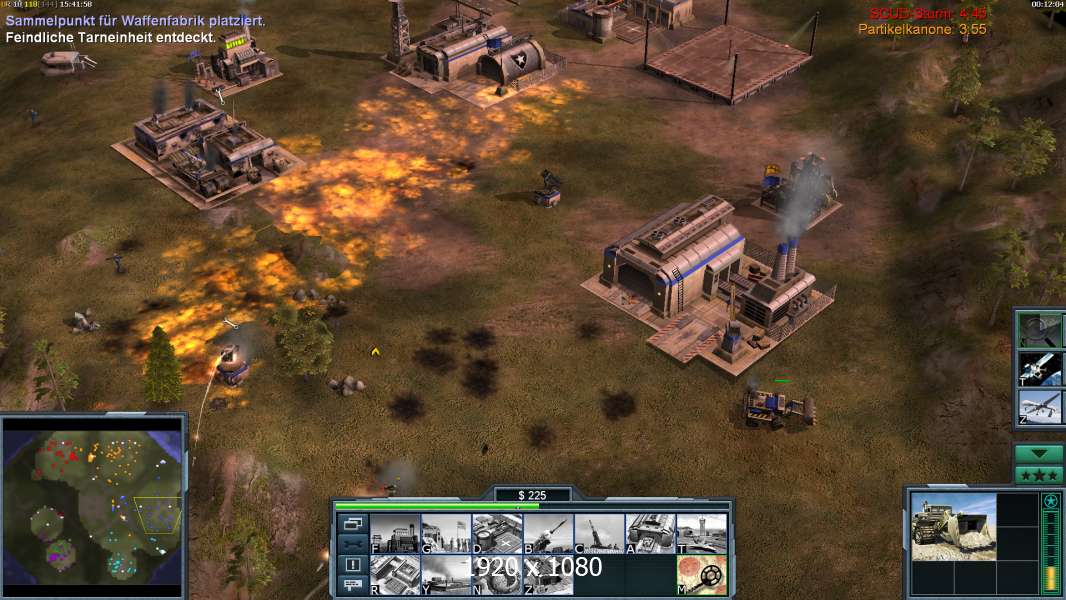Select the Patriot missile battery build icon
Image resolution: width=1066 pixels, height=600 pixels.
point(548,533)
